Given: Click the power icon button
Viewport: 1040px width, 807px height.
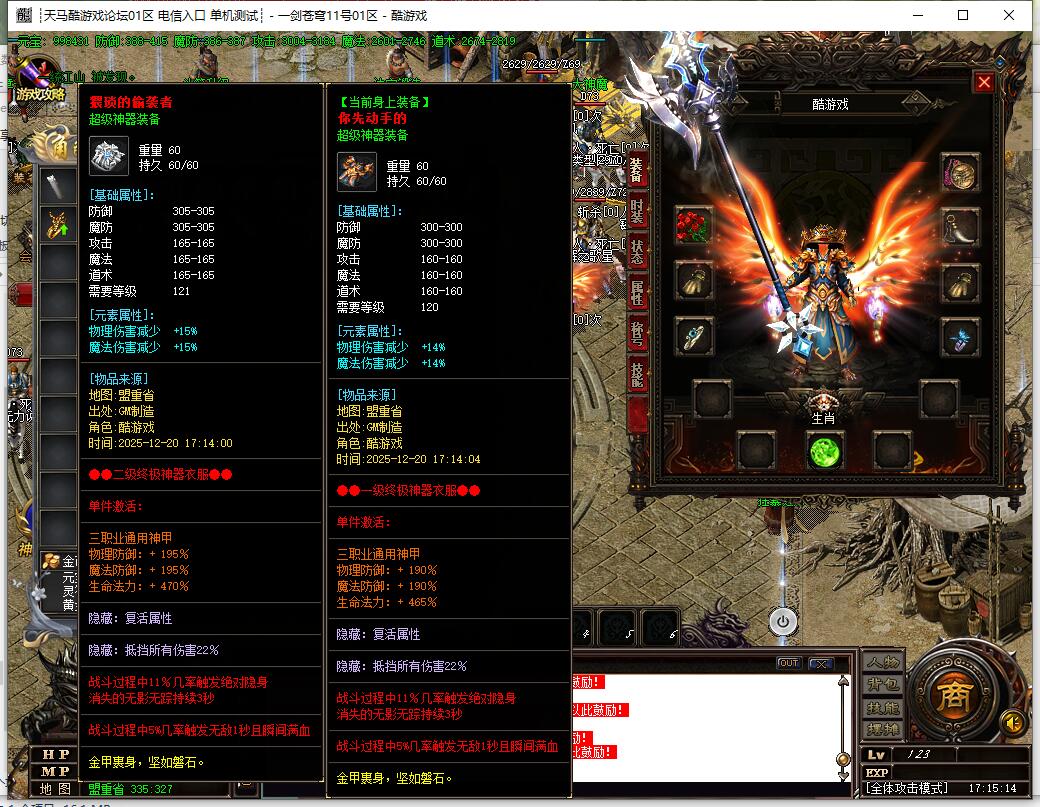Looking at the screenshot, I should [x=783, y=621].
